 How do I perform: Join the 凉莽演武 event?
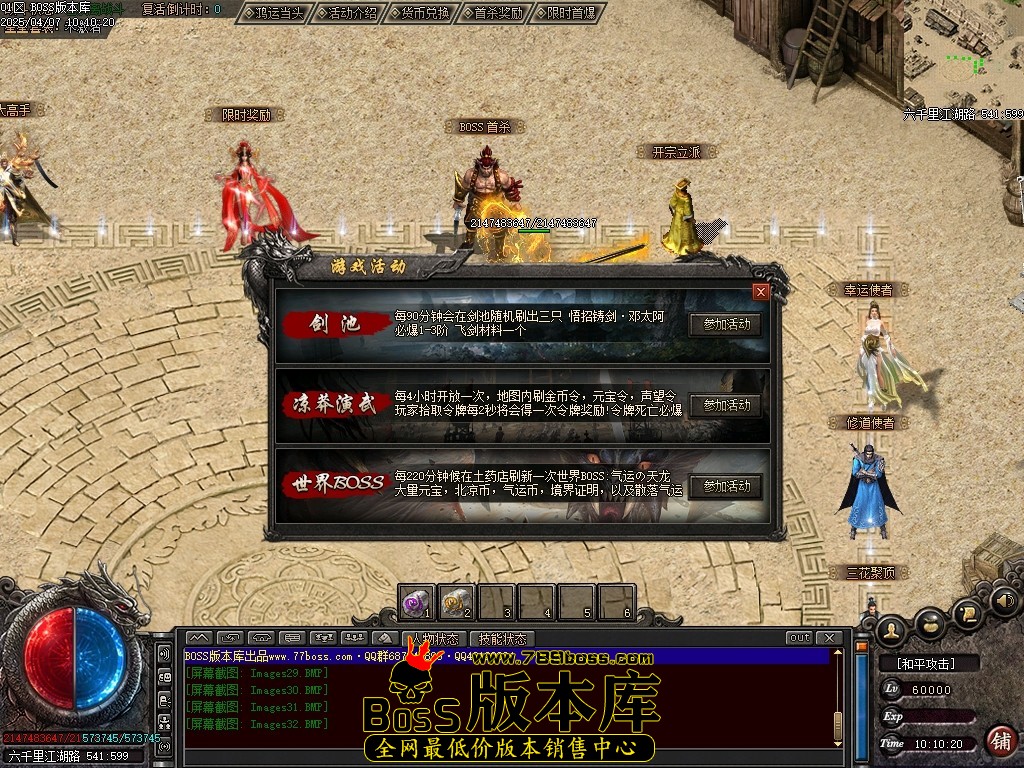pyautogui.click(x=726, y=405)
